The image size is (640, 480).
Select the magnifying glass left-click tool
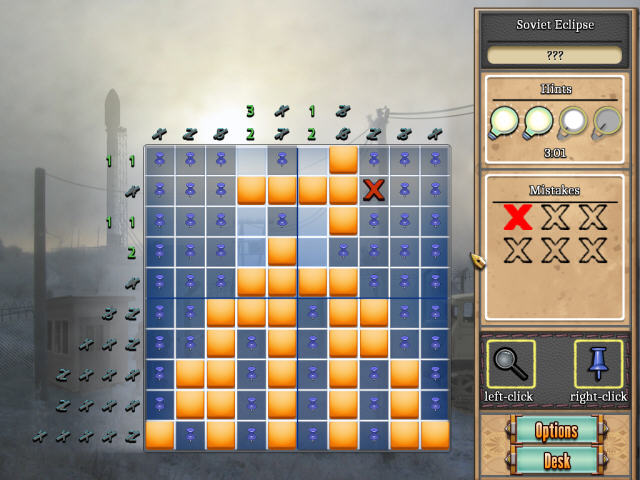tap(510, 363)
